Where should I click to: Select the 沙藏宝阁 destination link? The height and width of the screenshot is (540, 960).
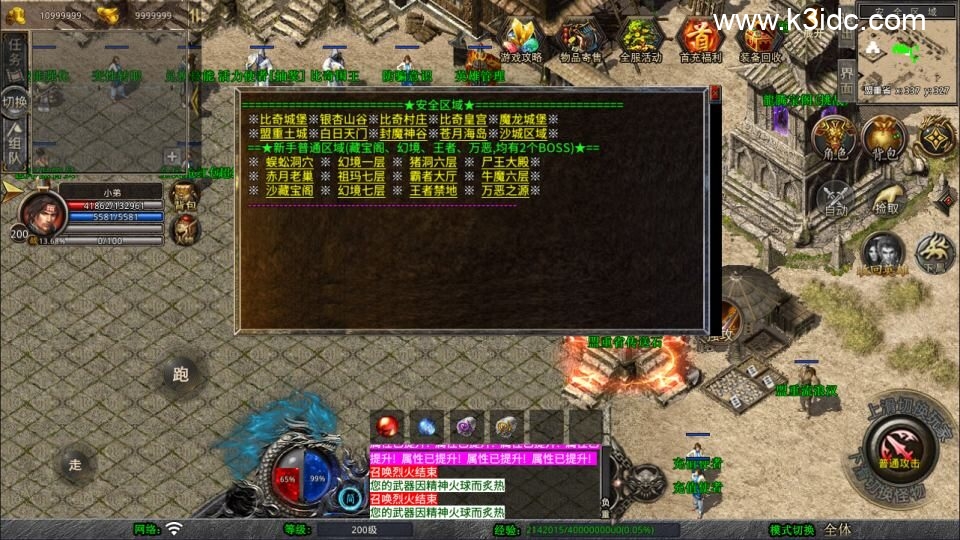click(x=289, y=190)
